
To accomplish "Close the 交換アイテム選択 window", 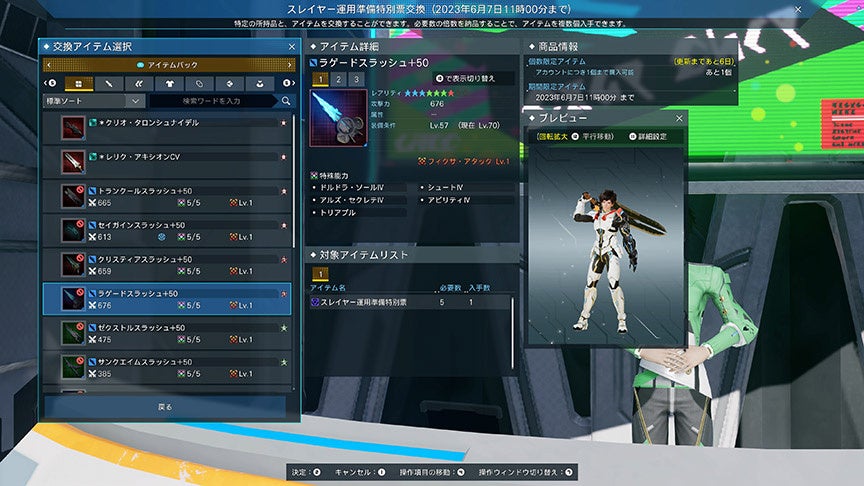I will pos(291,46).
